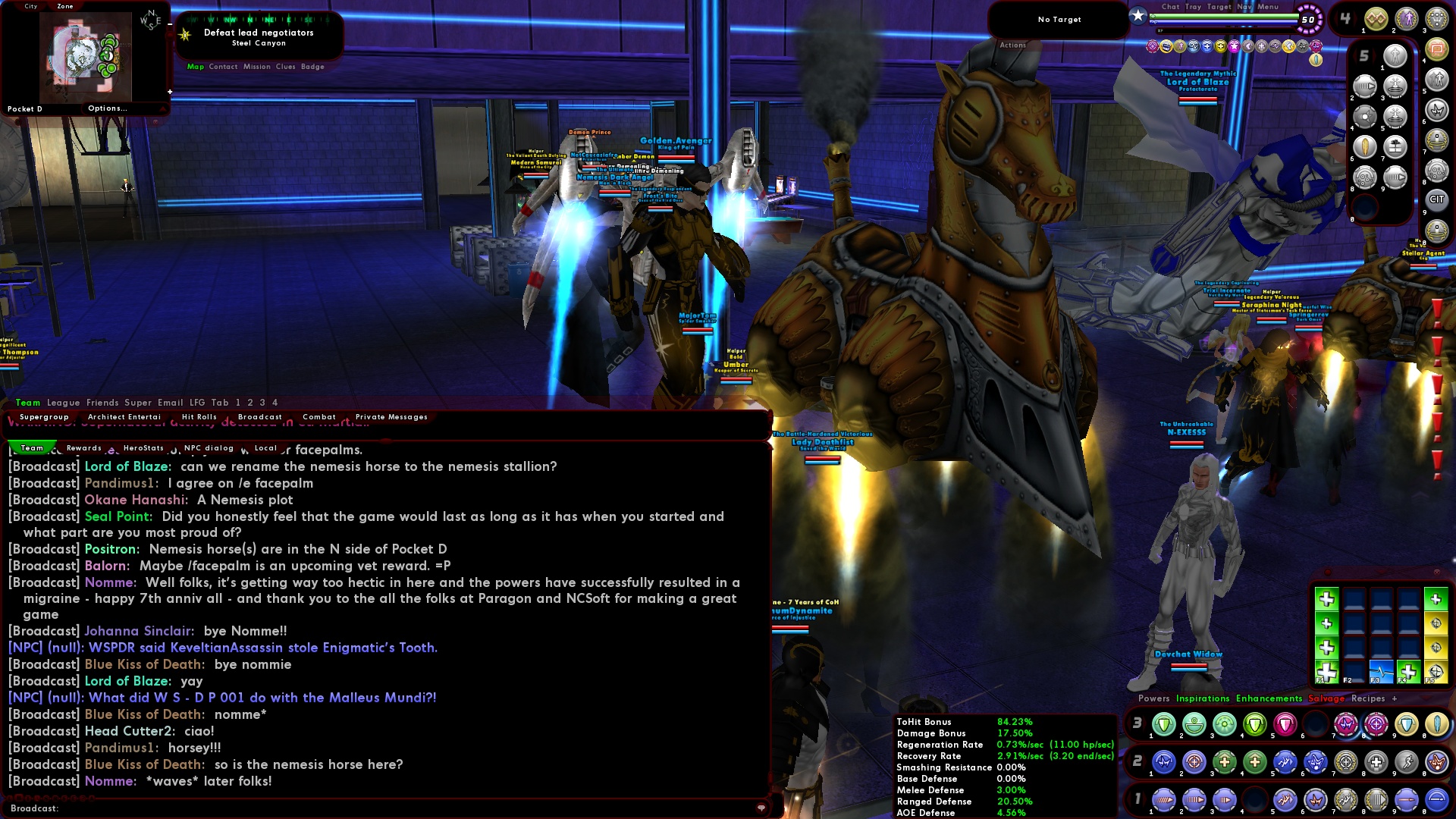Switch the minimap to Zone view

pos(65,5)
